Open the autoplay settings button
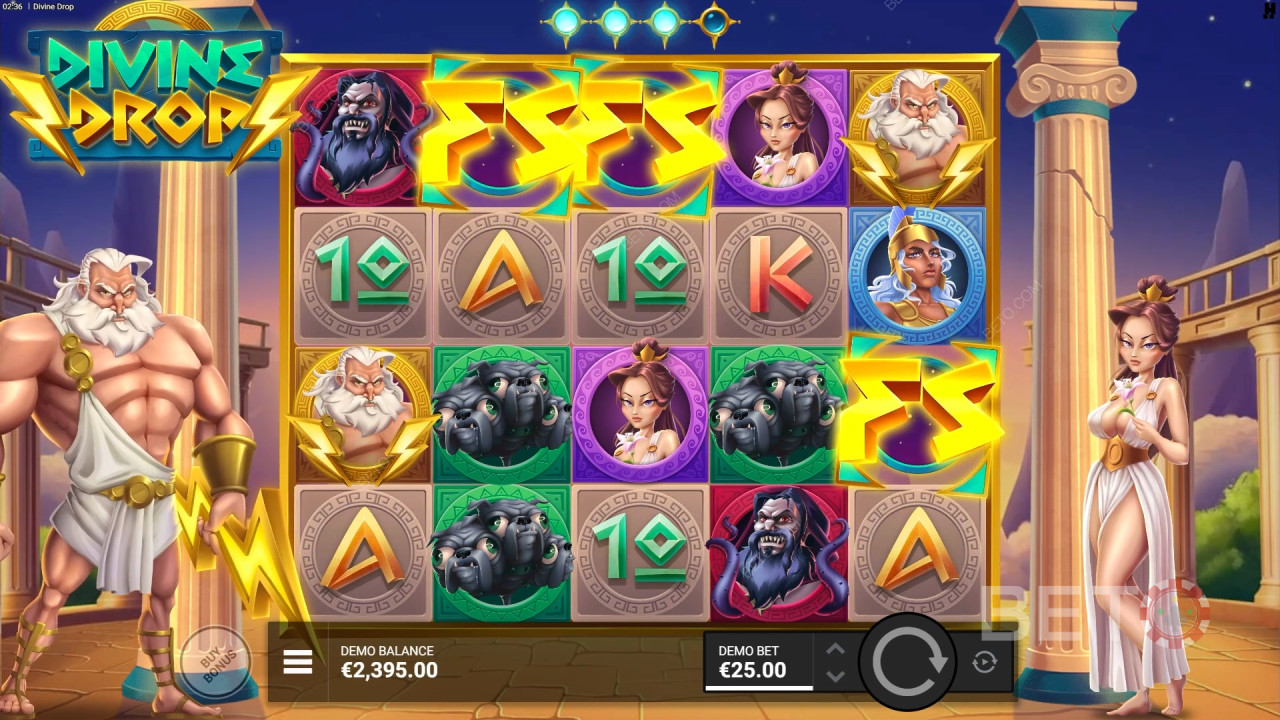 983,661
